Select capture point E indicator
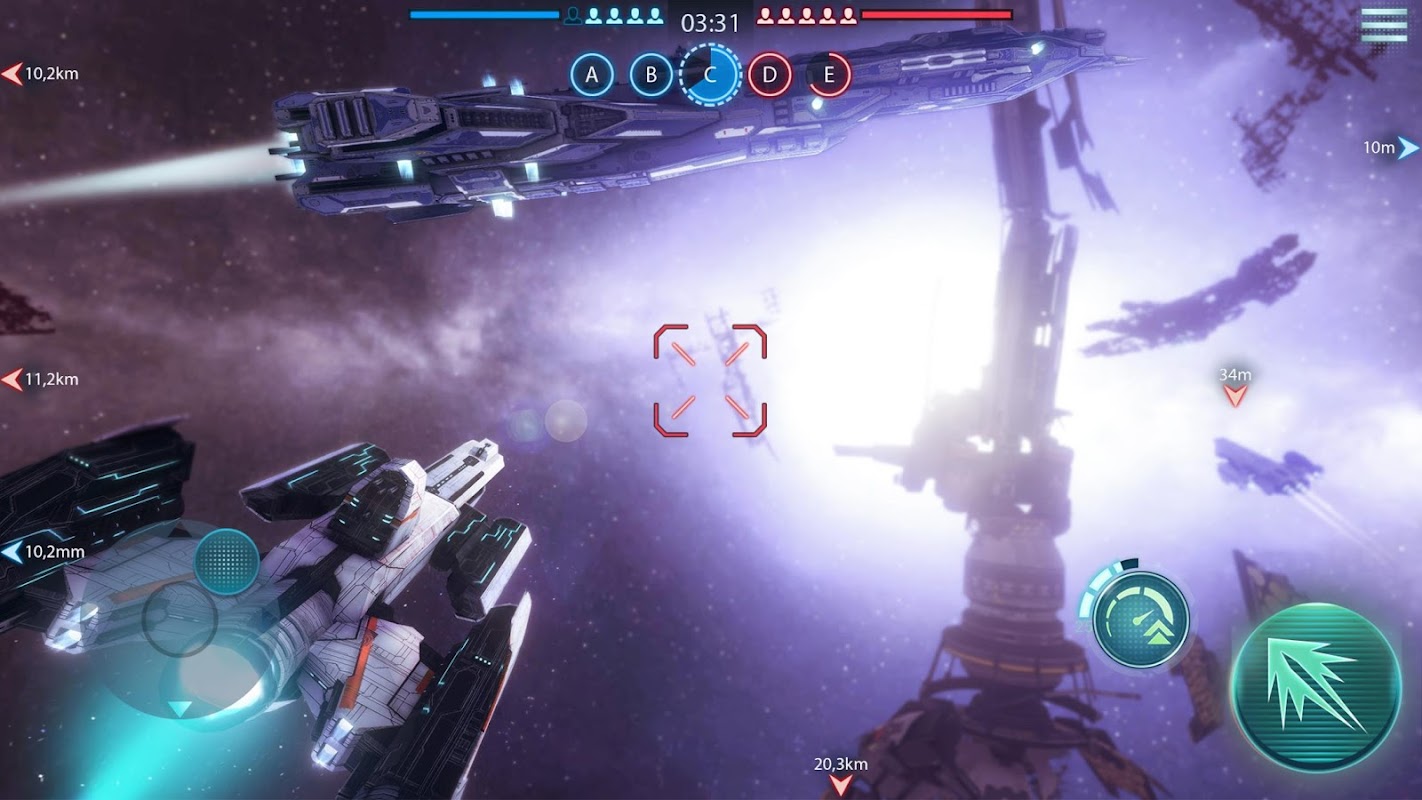Image resolution: width=1422 pixels, height=800 pixels. point(828,75)
